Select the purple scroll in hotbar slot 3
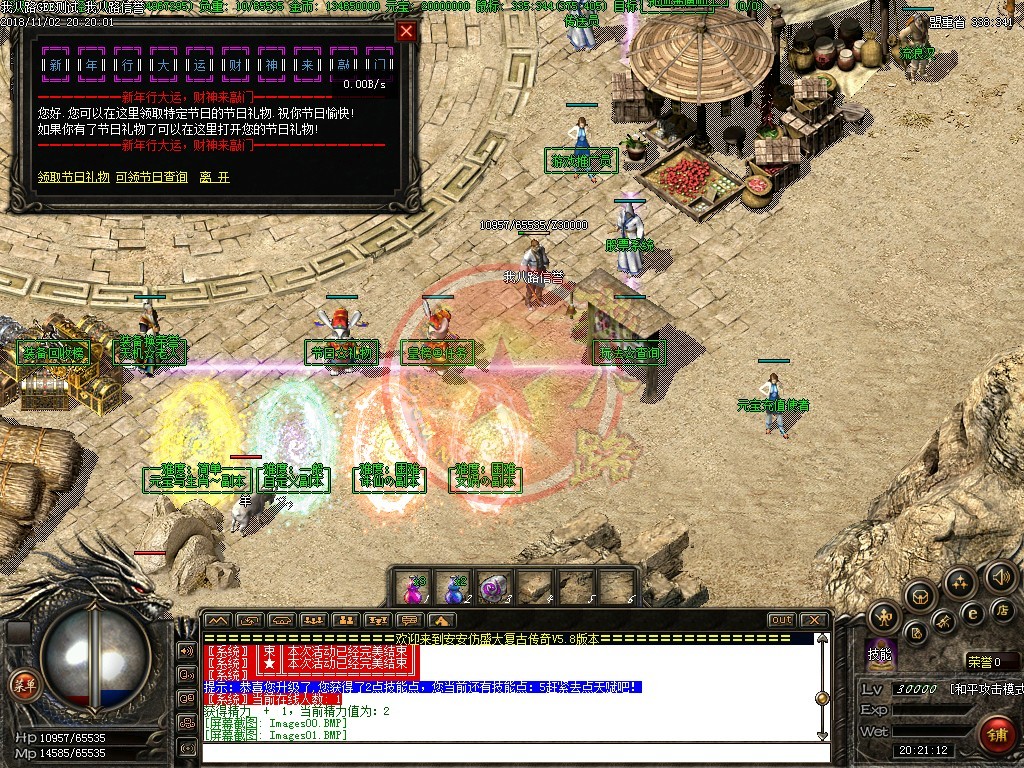Screen dimensions: 1024x768 [494, 589]
